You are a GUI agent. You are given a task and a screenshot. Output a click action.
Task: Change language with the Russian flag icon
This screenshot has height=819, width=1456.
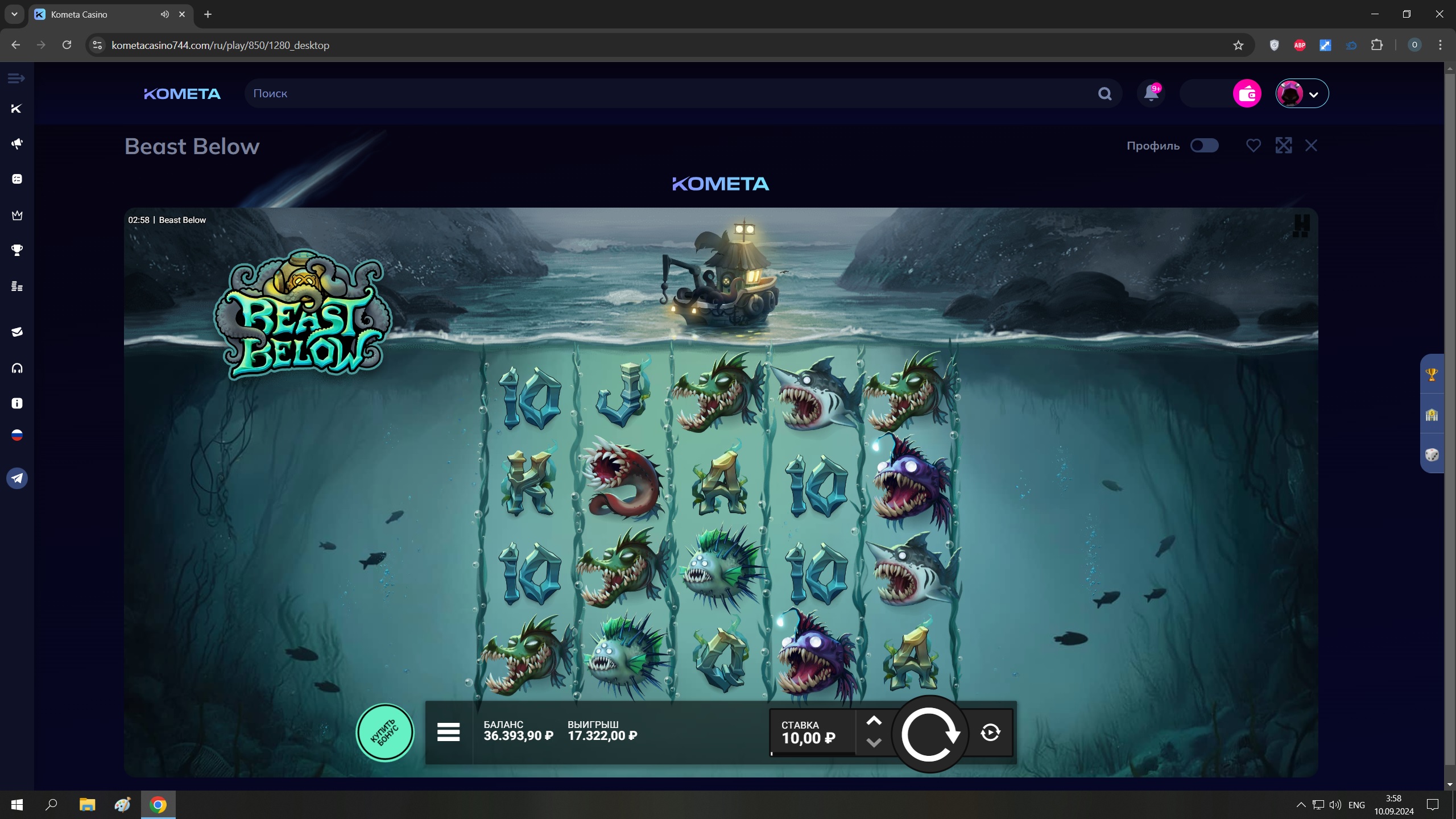17,436
